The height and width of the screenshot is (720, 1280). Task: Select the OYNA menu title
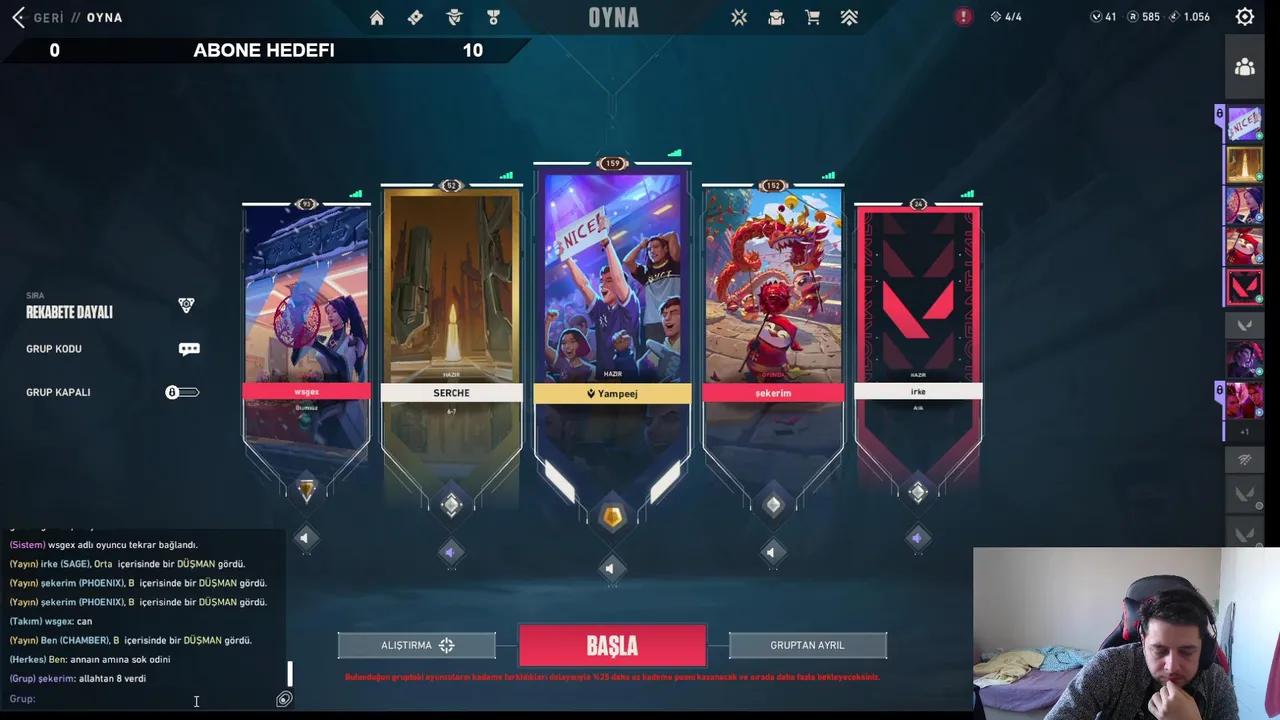pyautogui.click(x=613, y=17)
